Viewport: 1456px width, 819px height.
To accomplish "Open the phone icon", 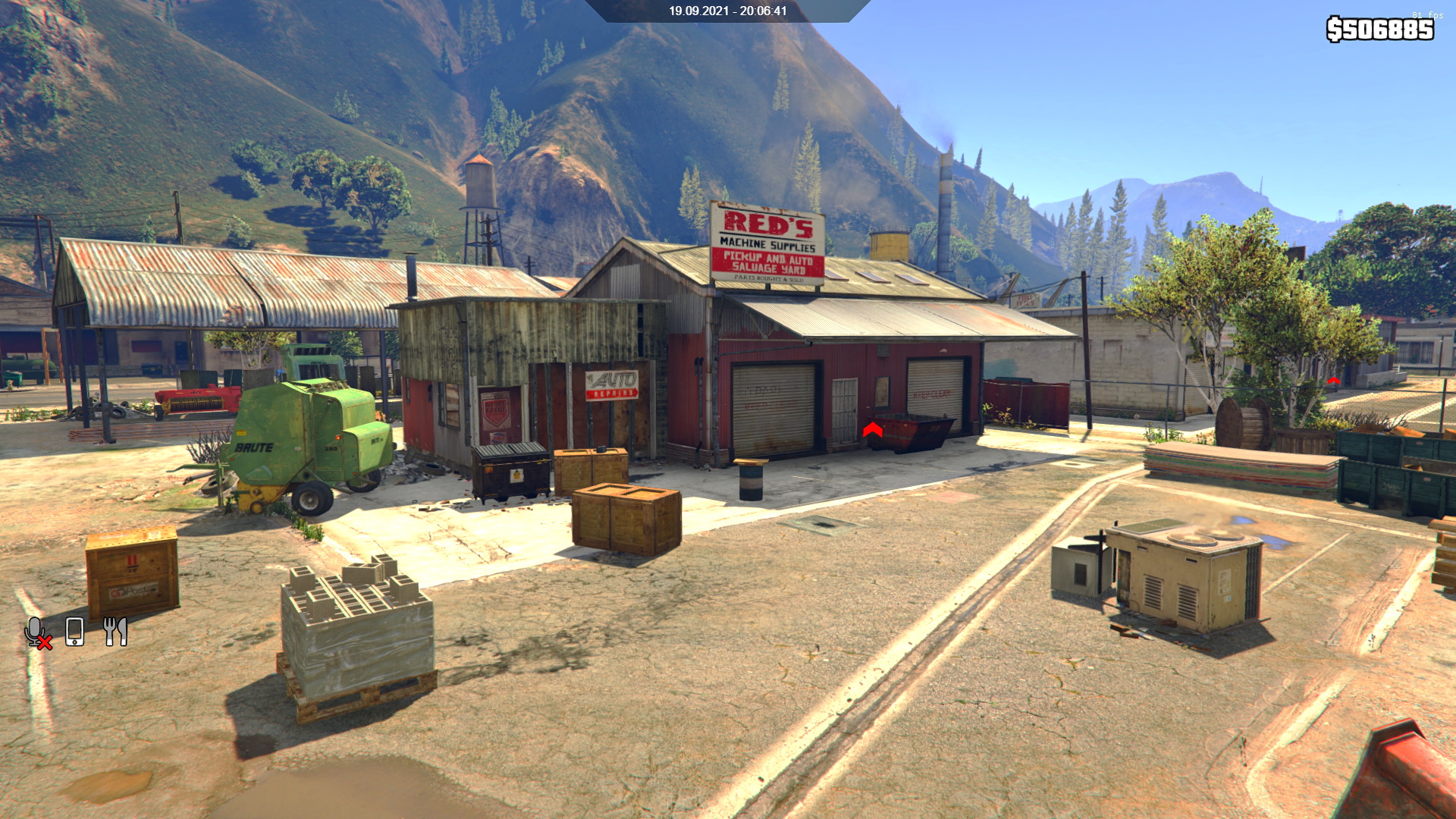I will click(x=74, y=632).
